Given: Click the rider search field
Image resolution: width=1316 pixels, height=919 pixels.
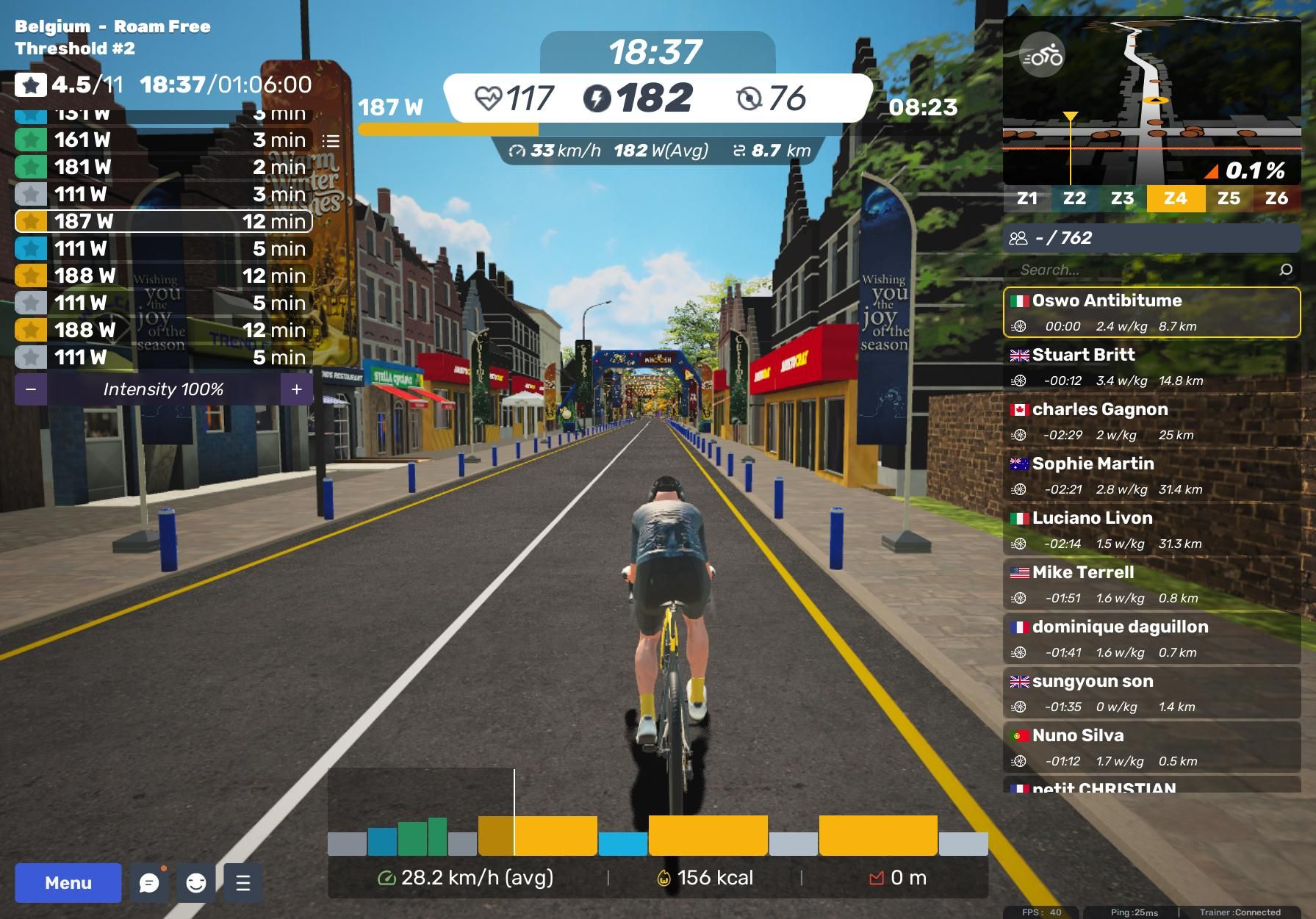Looking at the screenshot, I should click(x=1146, y=270).
